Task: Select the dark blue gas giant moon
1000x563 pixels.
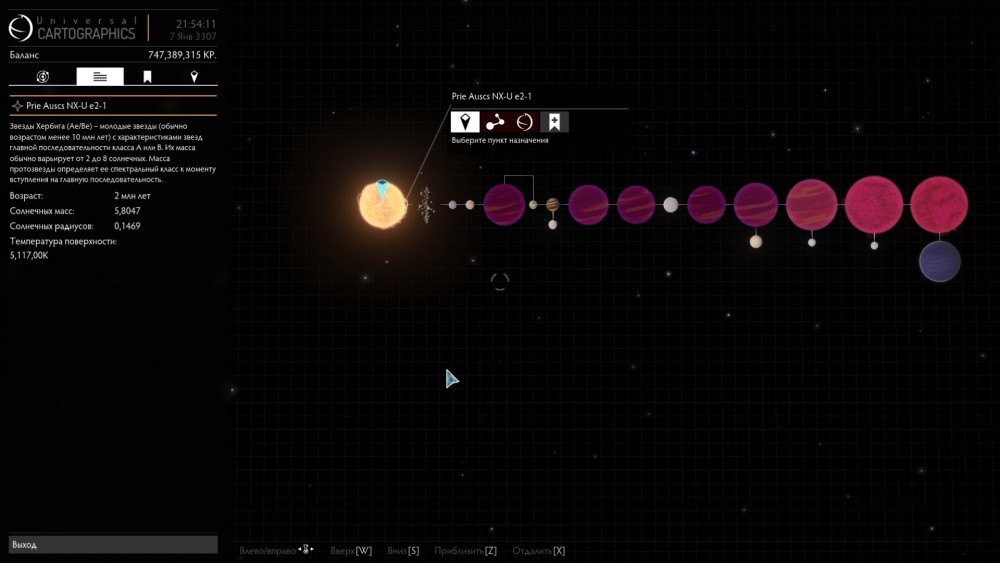Action: pyautogui.click(x=940, y=261)
